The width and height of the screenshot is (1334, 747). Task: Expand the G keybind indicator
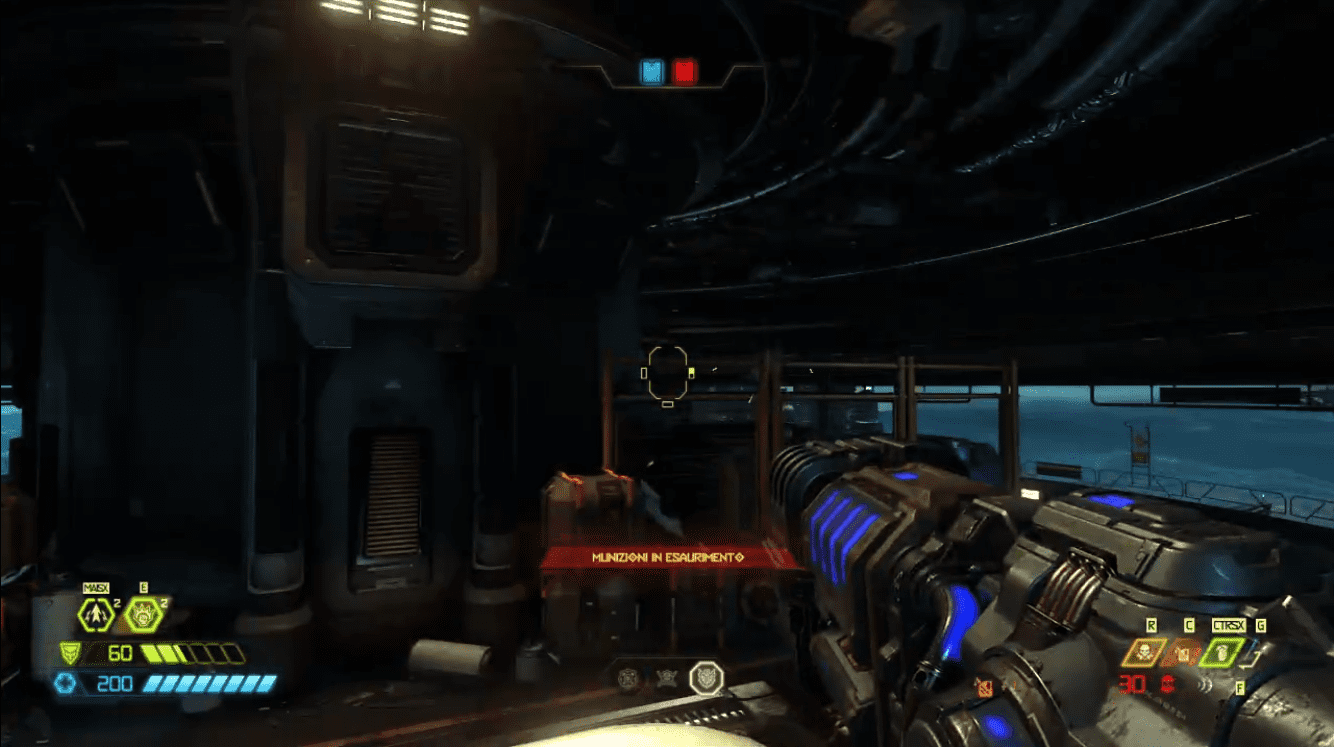pyautogui.click(x=1261, y=625)
